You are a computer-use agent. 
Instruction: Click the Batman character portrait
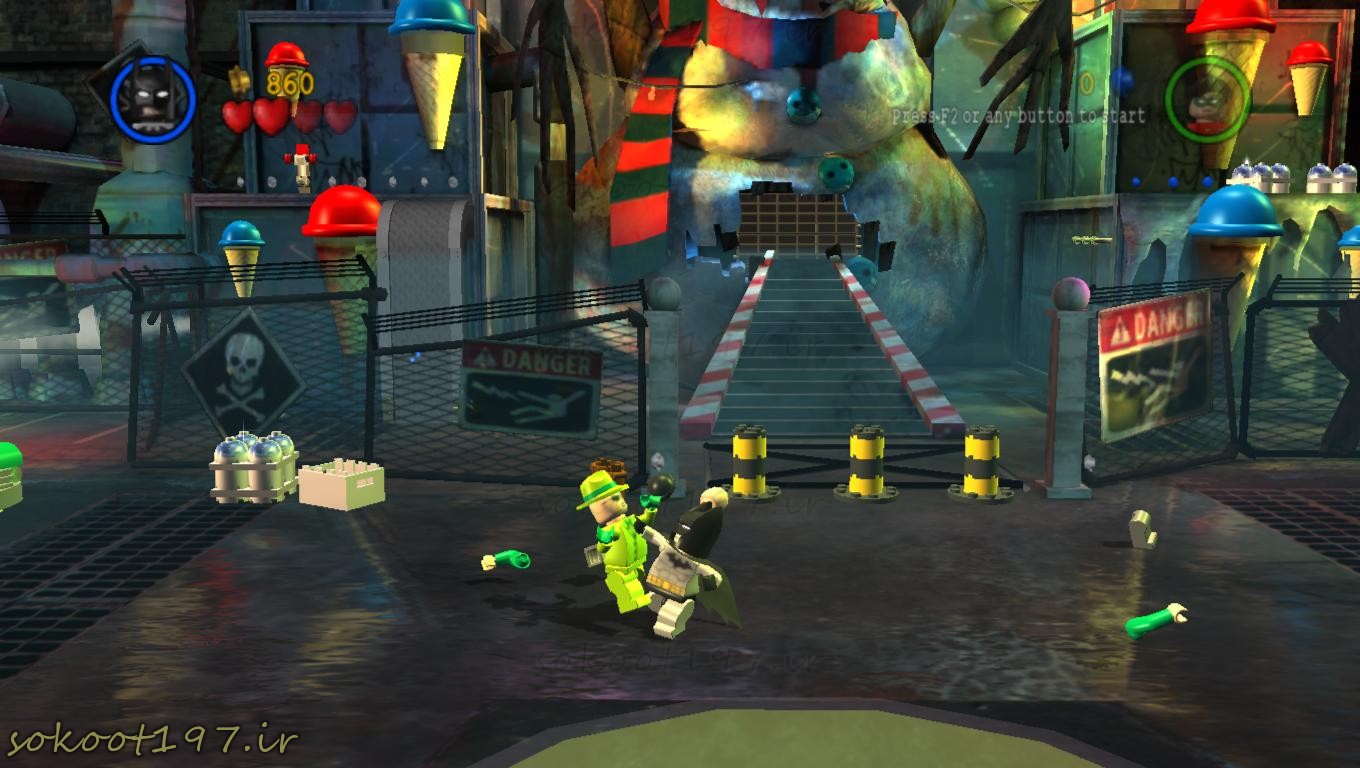[152, 98]
